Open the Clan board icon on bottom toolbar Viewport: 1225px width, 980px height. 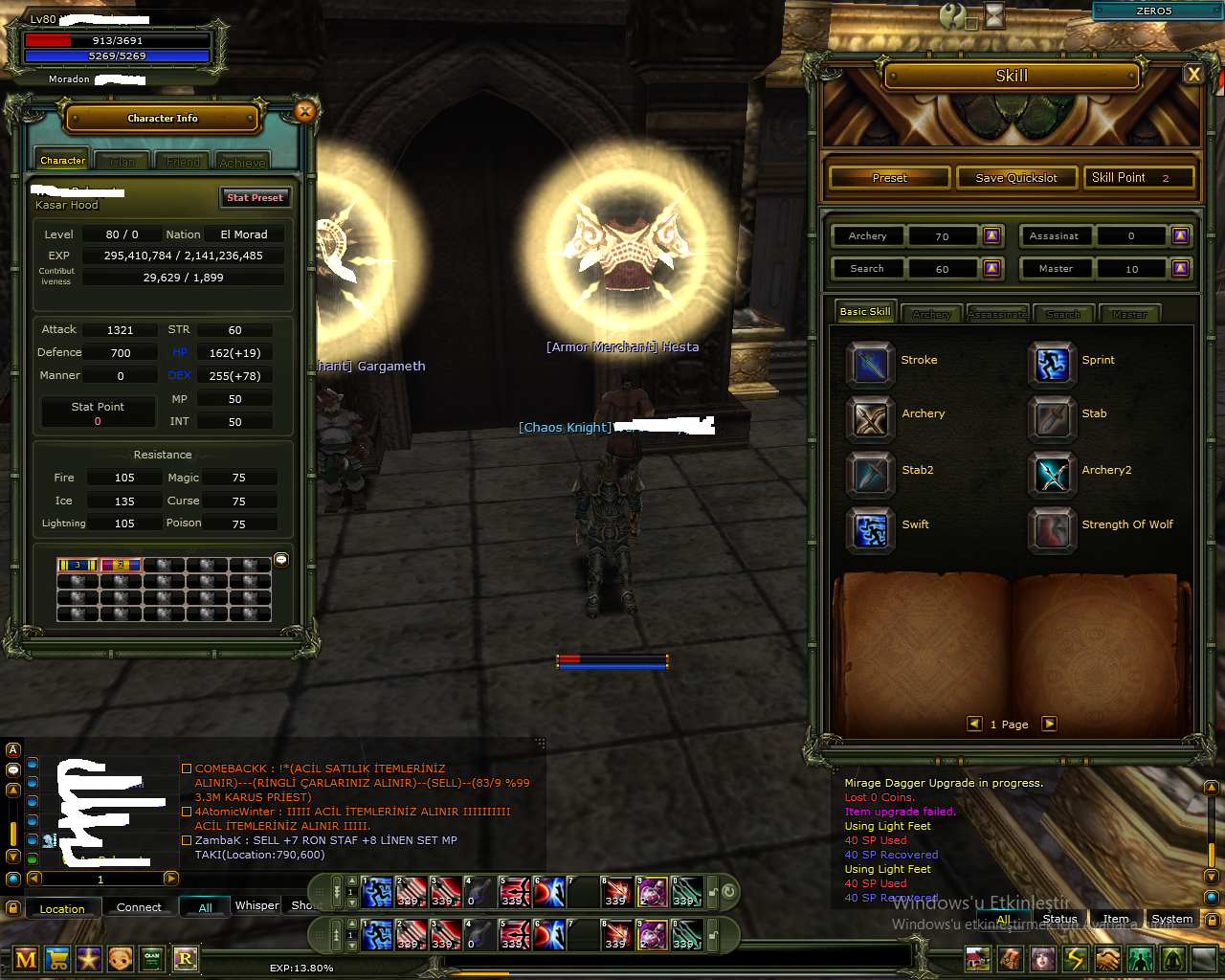pos(151,959)
